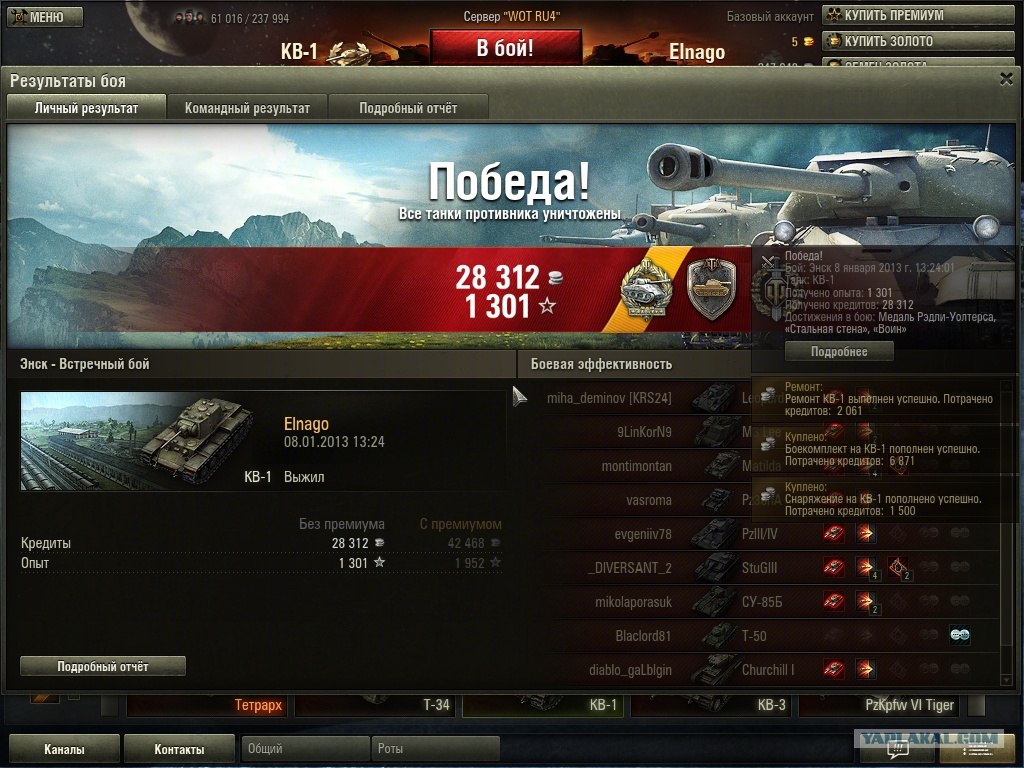The width and height of the screenshot is (1024, 768).
Task: Select the PzKpfw VI Tiger tank
Action: click(x=880, y=705)
